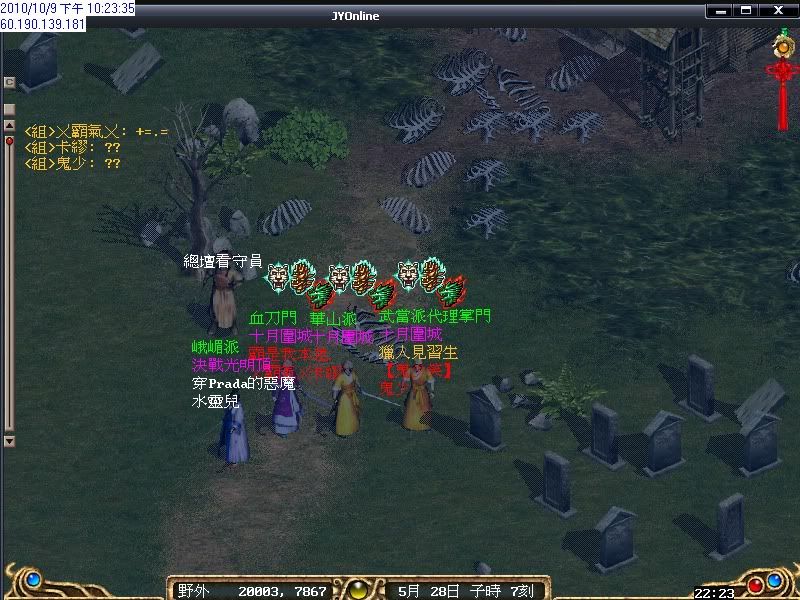Screen dimensions: 800x600
Task: Click the small C button above chat
Action: tap(9, 81)
